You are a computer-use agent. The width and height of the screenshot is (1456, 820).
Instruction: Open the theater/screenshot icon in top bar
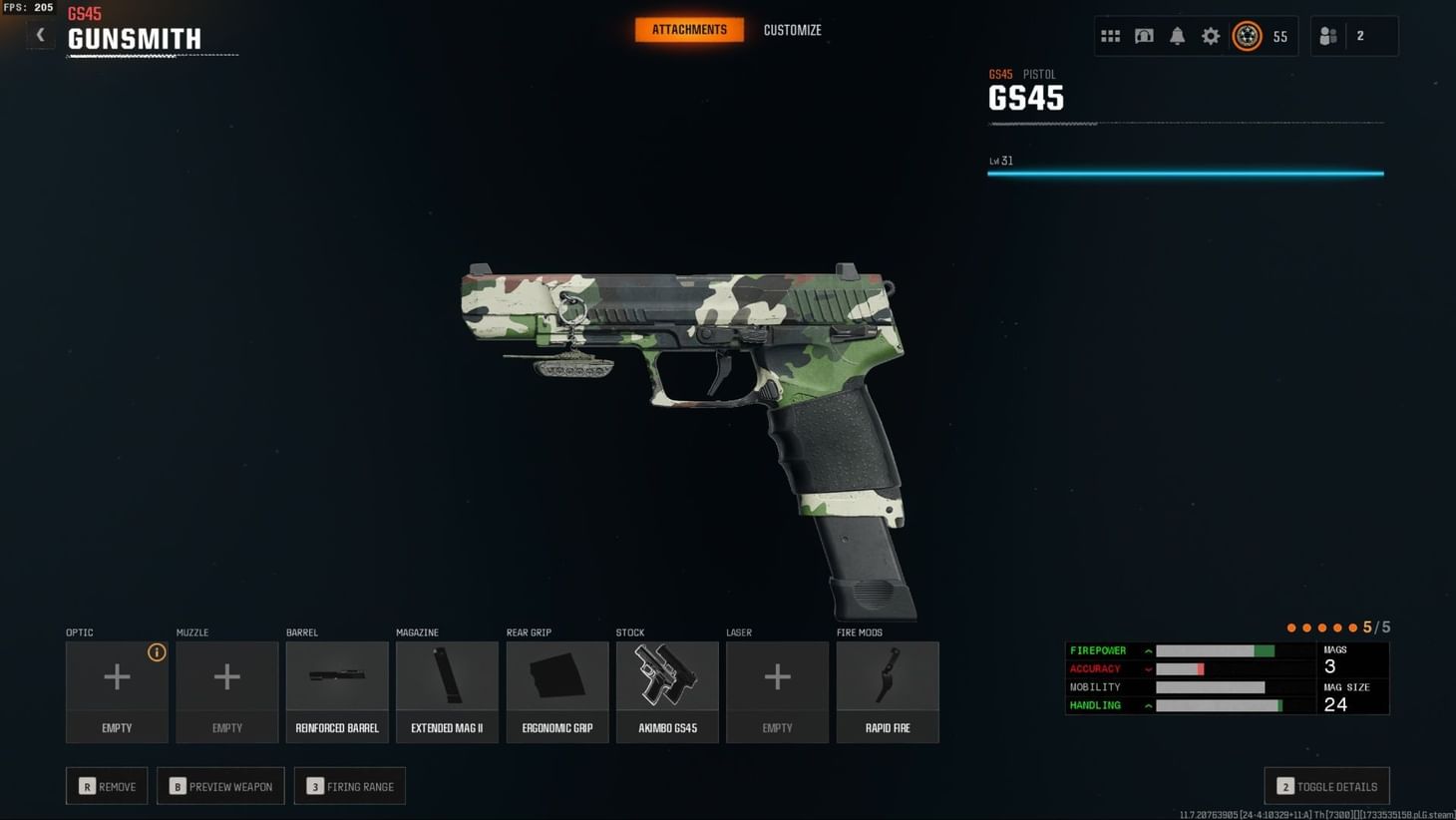(1144, 36)
